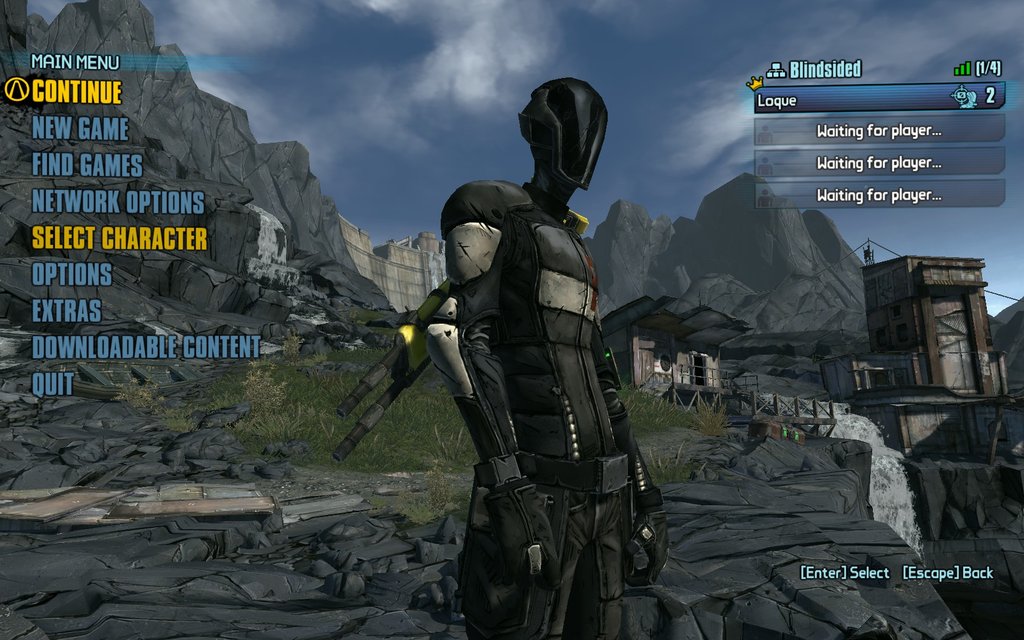Open the Options menu
1024x640 pixels.
pos(72,274)
